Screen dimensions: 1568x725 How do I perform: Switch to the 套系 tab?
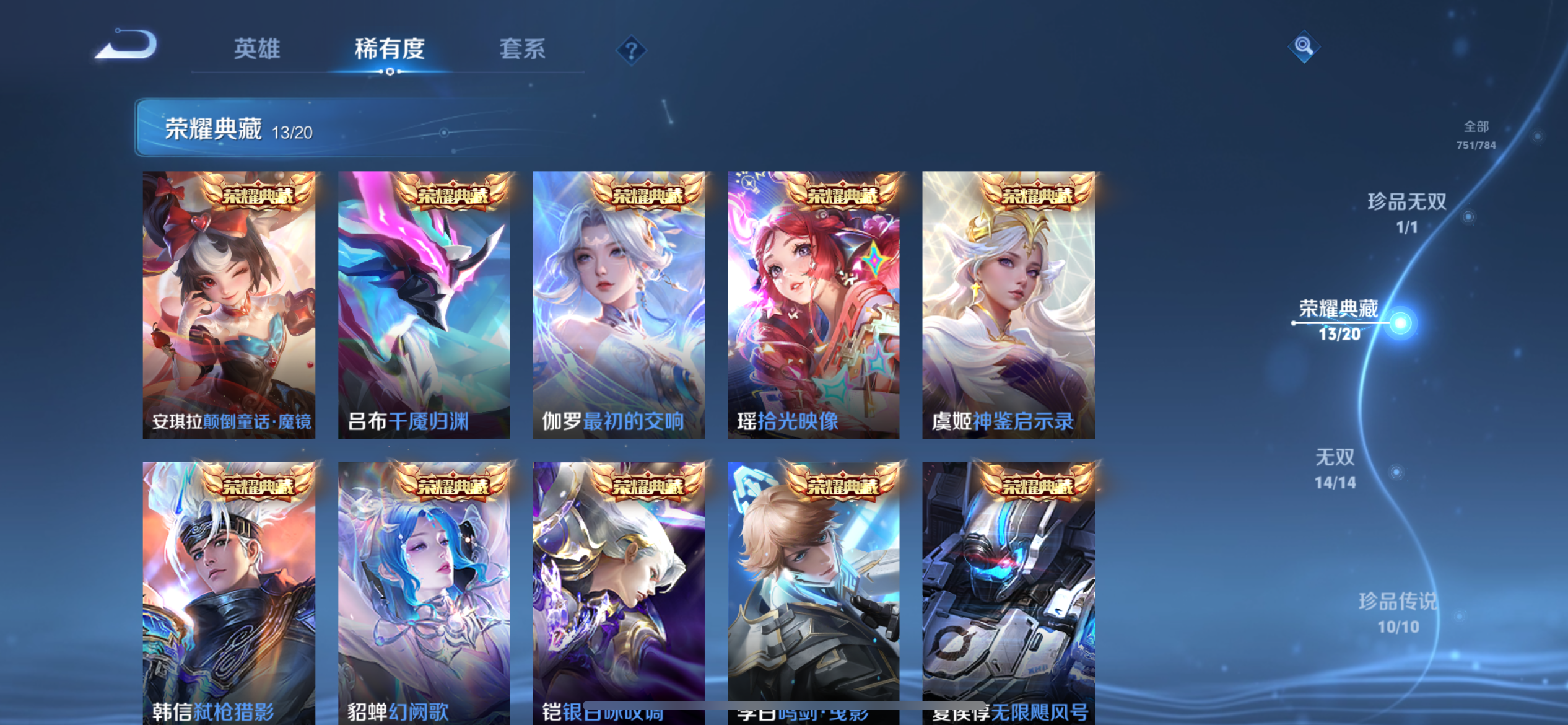coord(523,50)
